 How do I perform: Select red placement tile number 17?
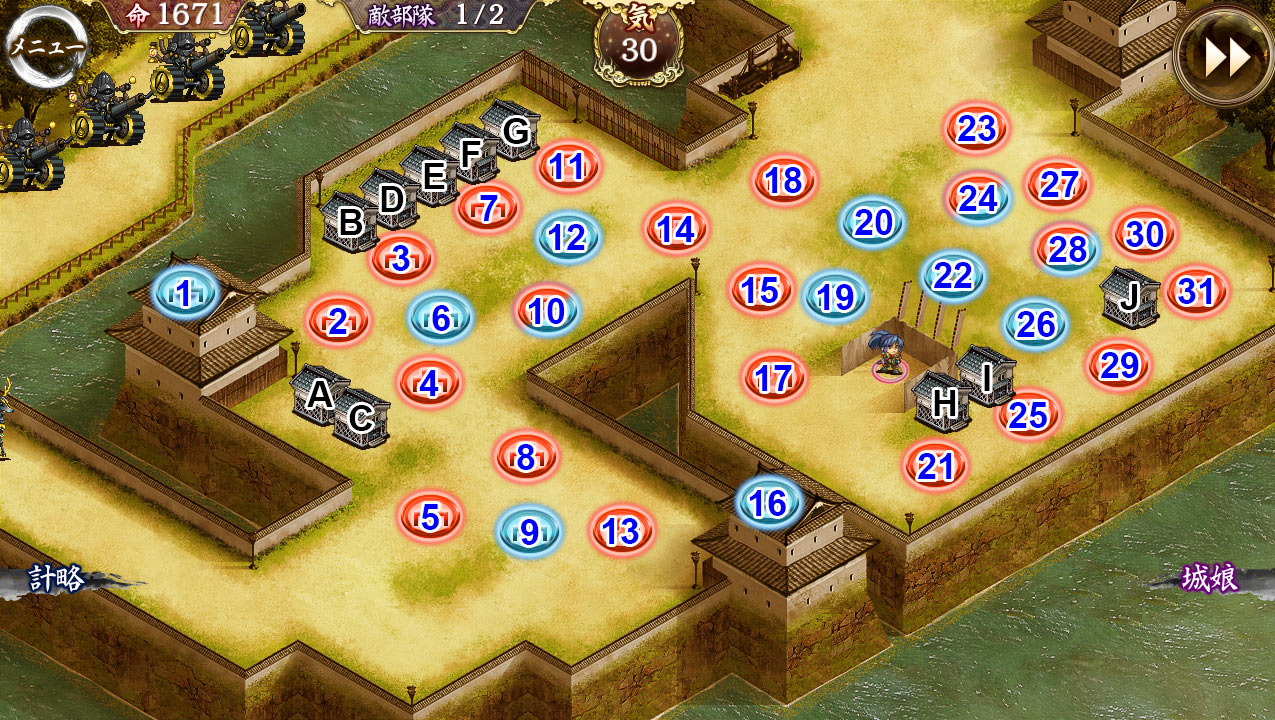pyautogui.click(x=774, y=379)
